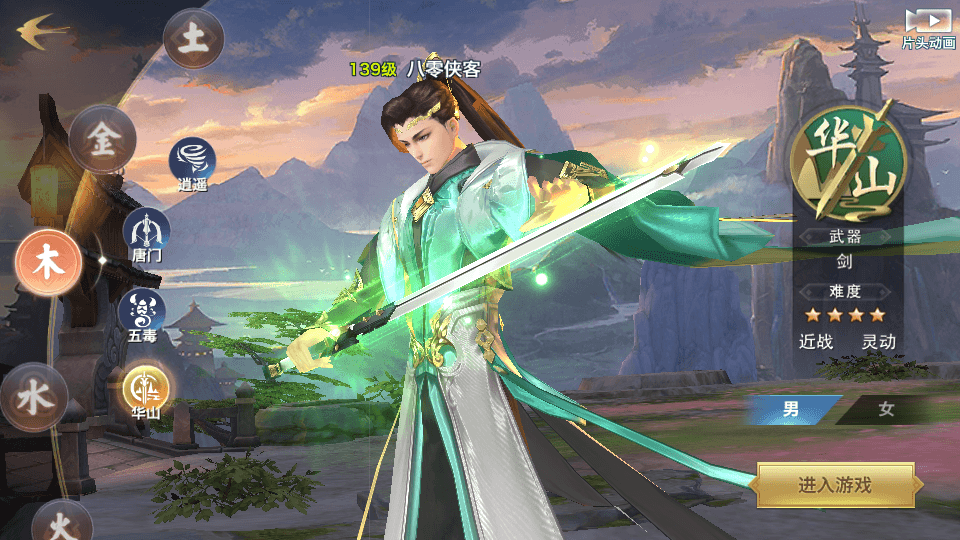
Task: Go back using the swallow arrow icon
Action: click(42, 30)
